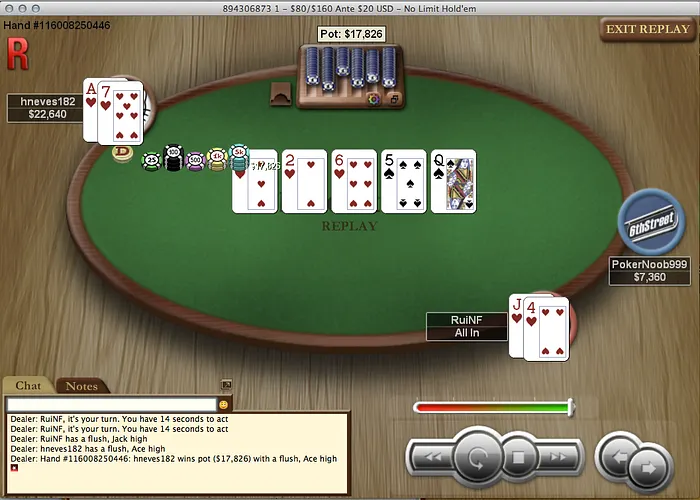Exit the hand replay
The height and width of the screenshot is (500, 700).
[645, 29]
